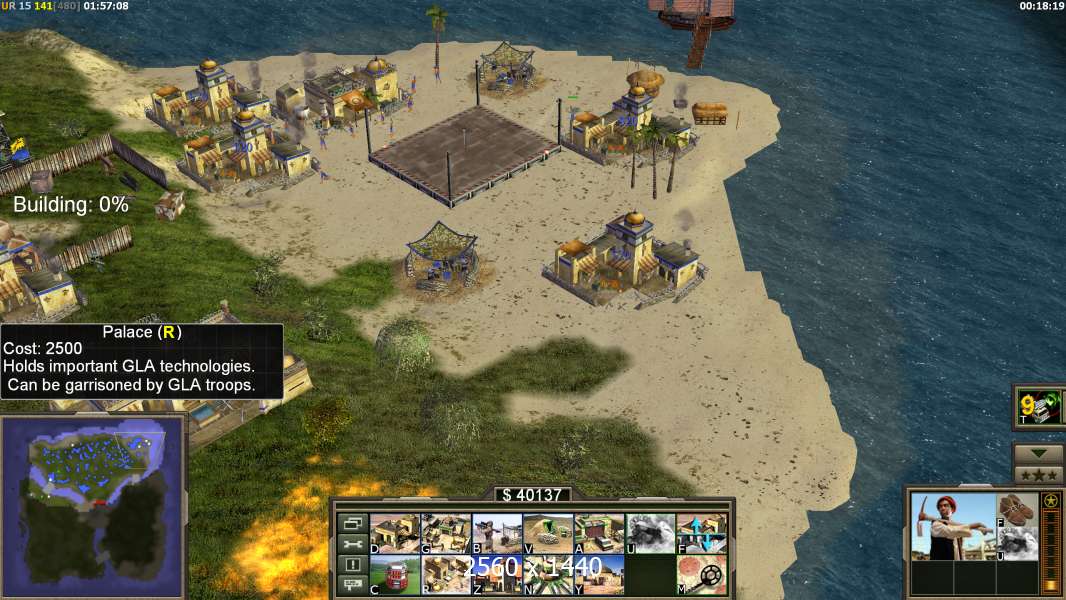Select the build icon with hotkey Z
This screenshot has height=600, width=1066.
(496, 574)
